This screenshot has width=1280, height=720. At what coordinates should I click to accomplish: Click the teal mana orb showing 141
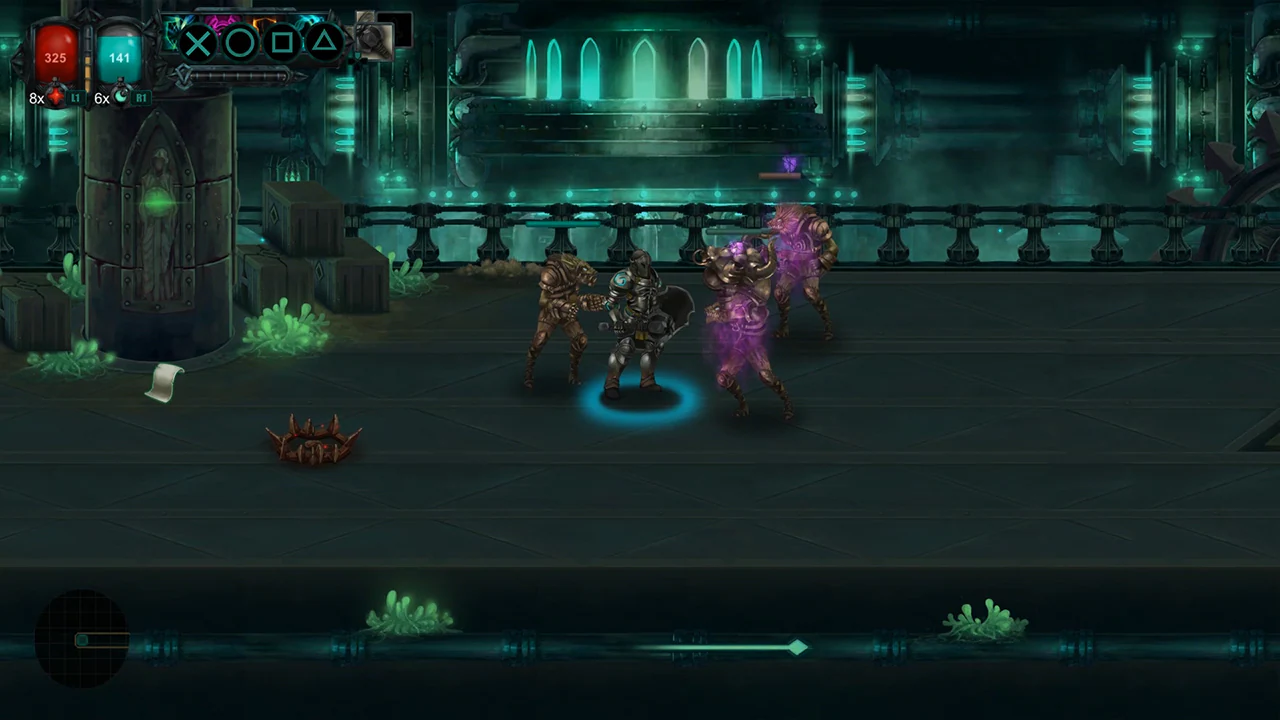pos(119,52)
